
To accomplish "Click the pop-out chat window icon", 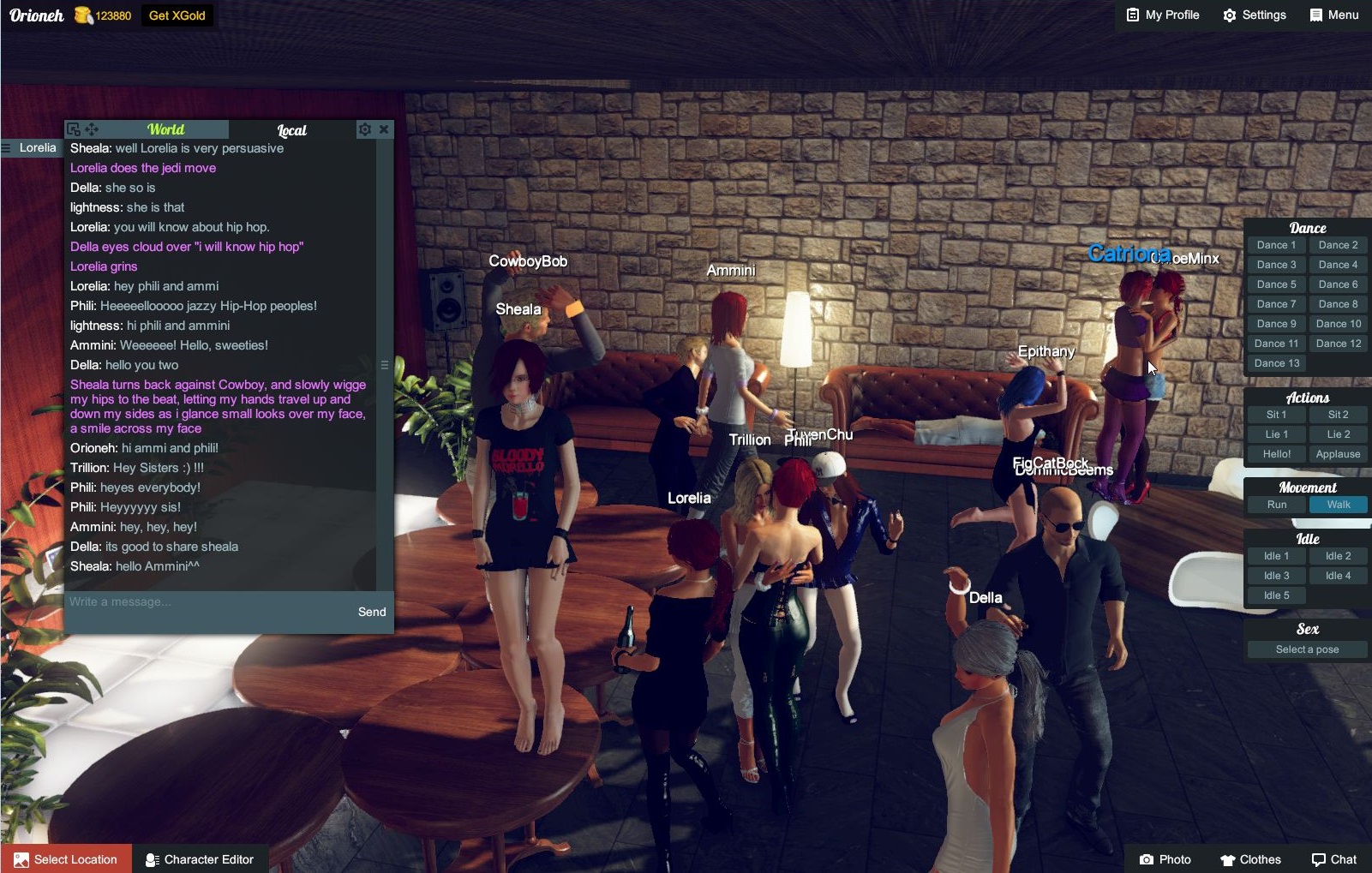I will 74,129.
